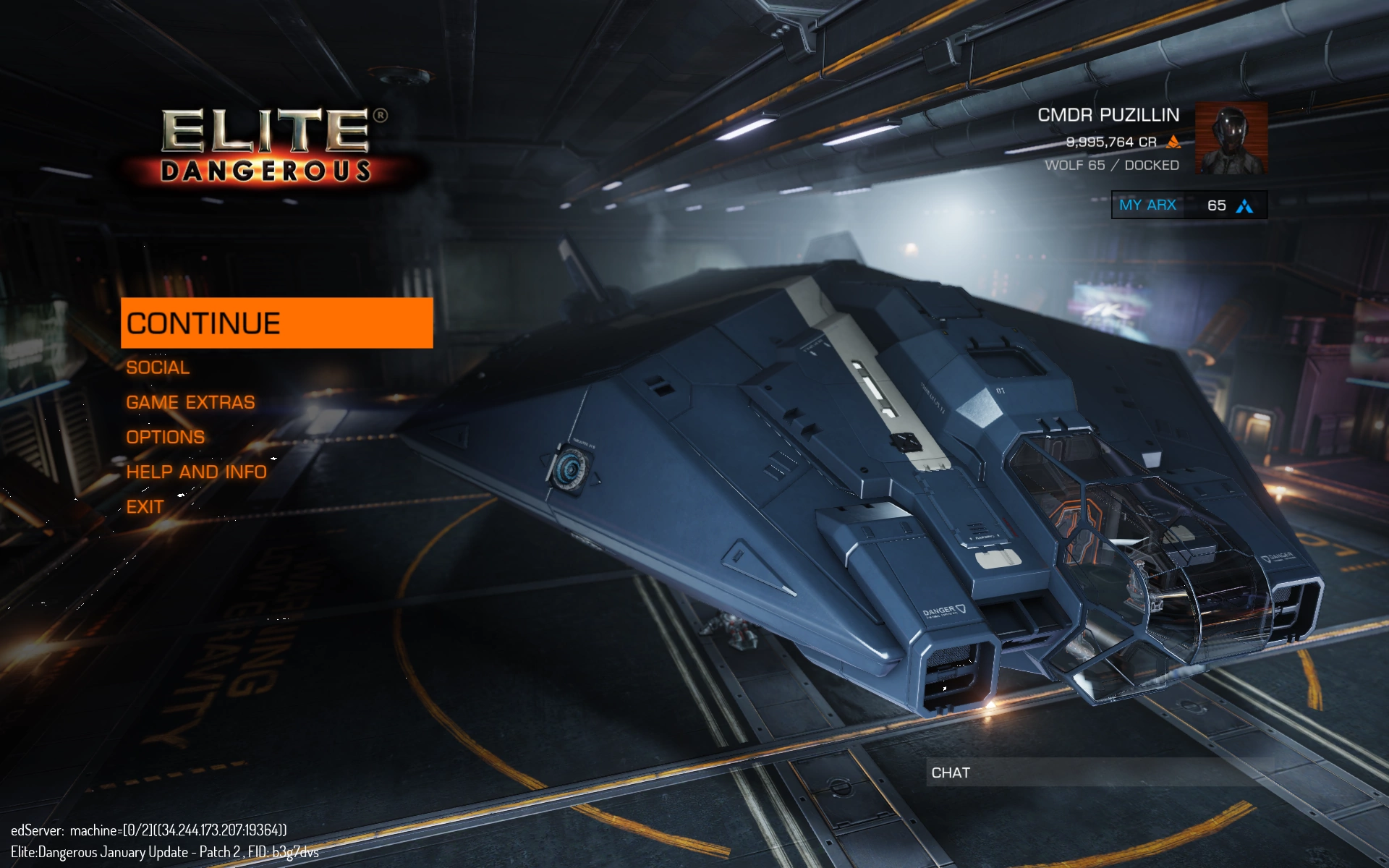Open the OPTIONS menu
This screenshot has height=868, width=1389.
coord(165,437)
